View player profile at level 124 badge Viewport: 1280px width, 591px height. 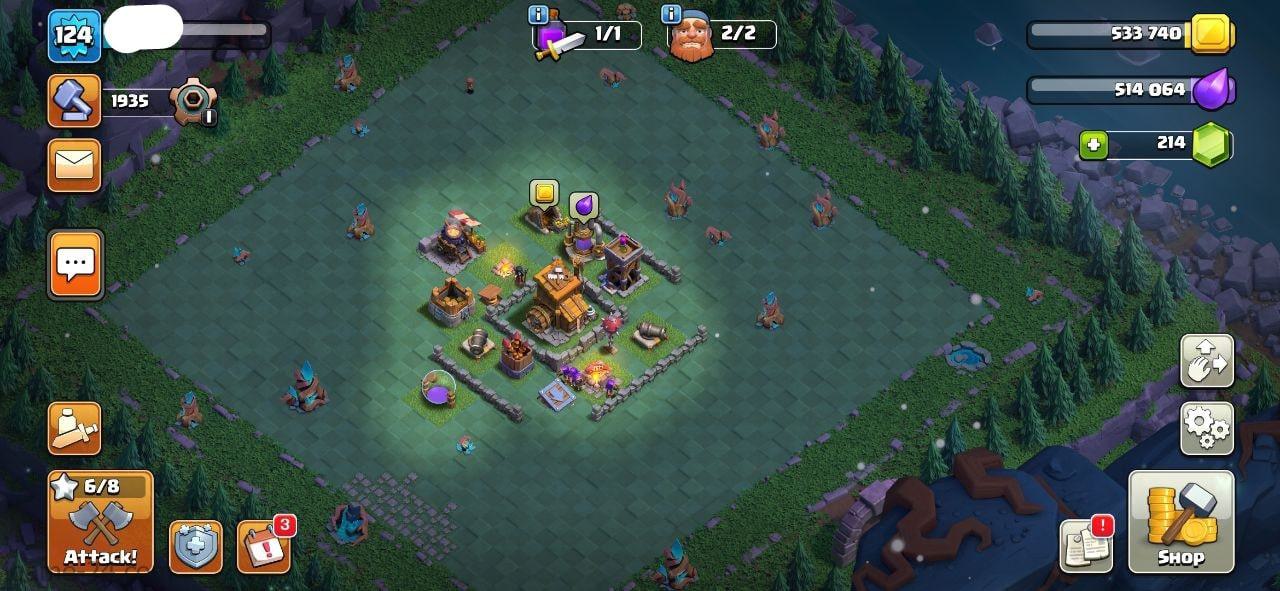point(74,36)
